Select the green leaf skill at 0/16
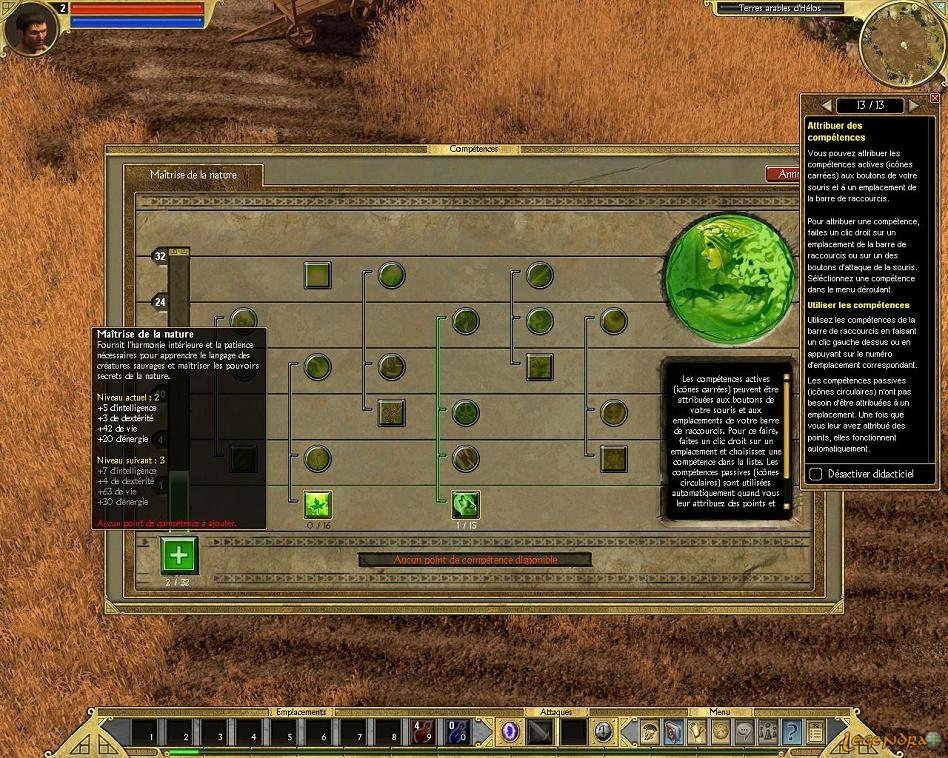 [x=318, y=504]
